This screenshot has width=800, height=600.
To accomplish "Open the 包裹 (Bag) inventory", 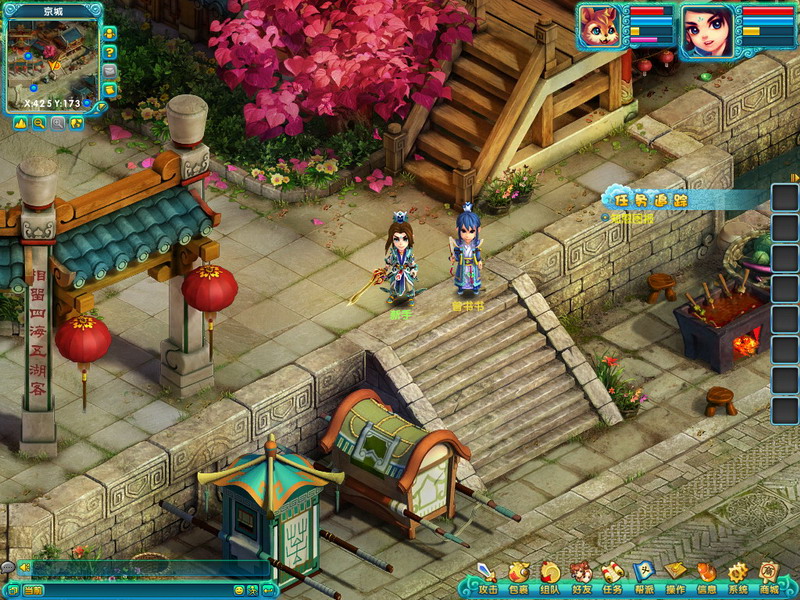I will 518,576.
